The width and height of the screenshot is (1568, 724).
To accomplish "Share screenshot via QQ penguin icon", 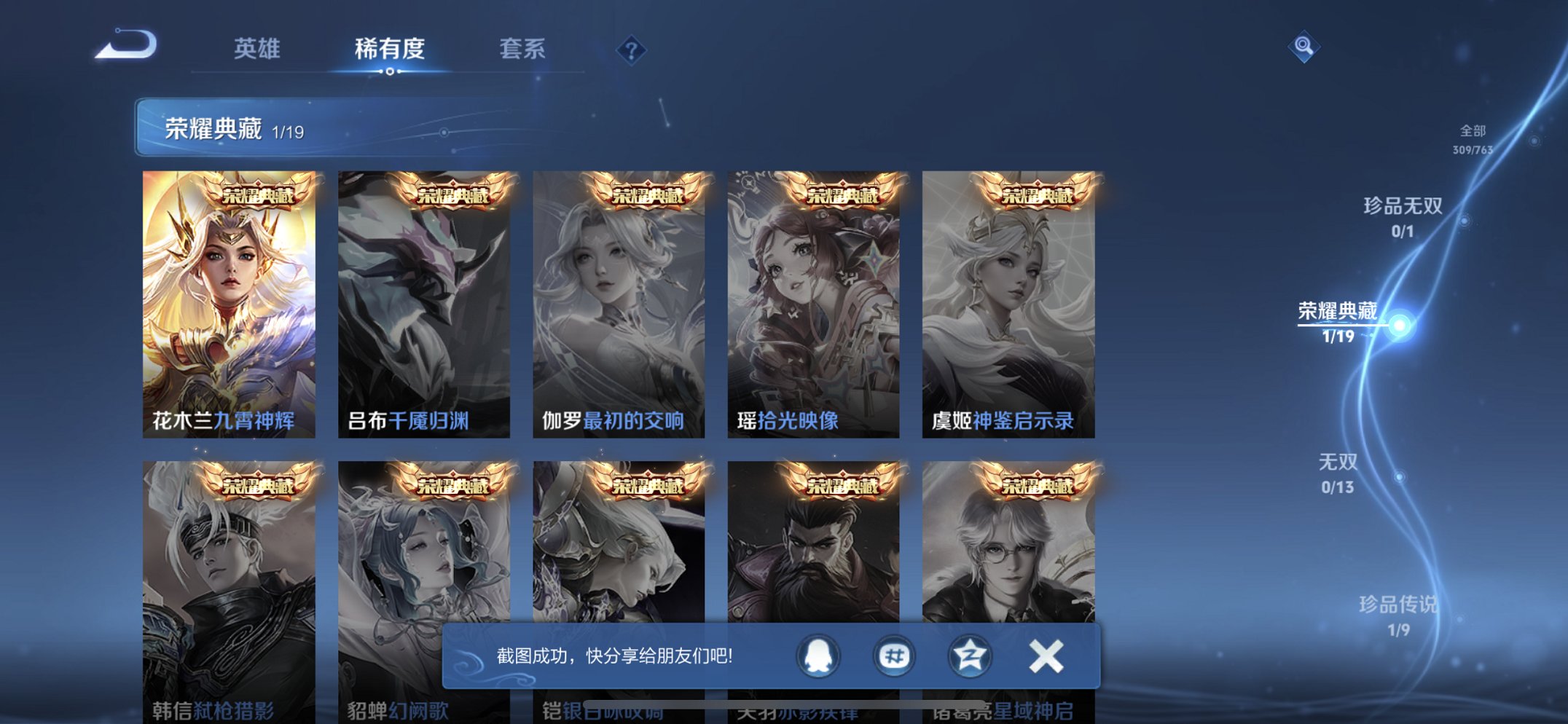I will (x=818, y=656).
